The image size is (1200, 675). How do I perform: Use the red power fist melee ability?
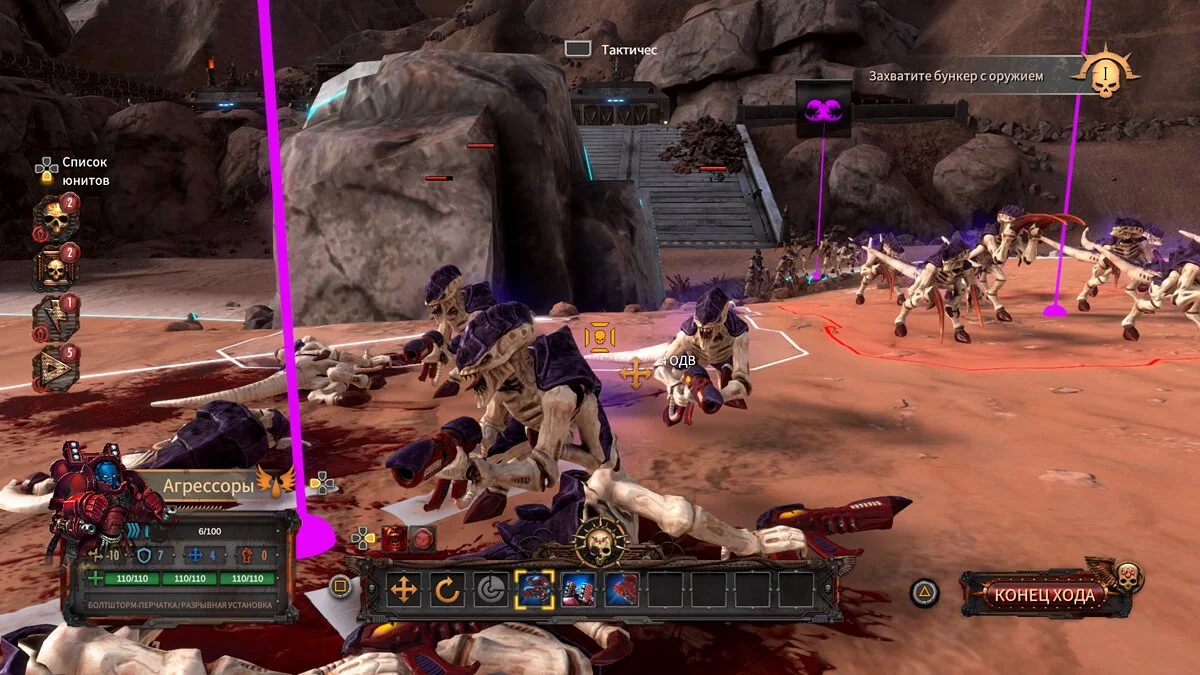621,590
